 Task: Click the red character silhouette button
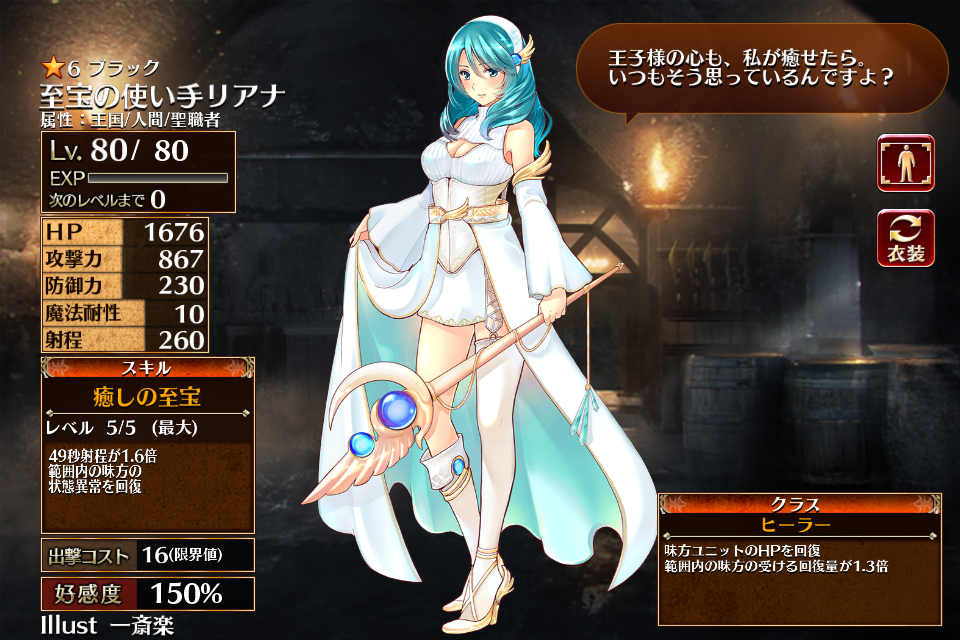coord(906,163)
